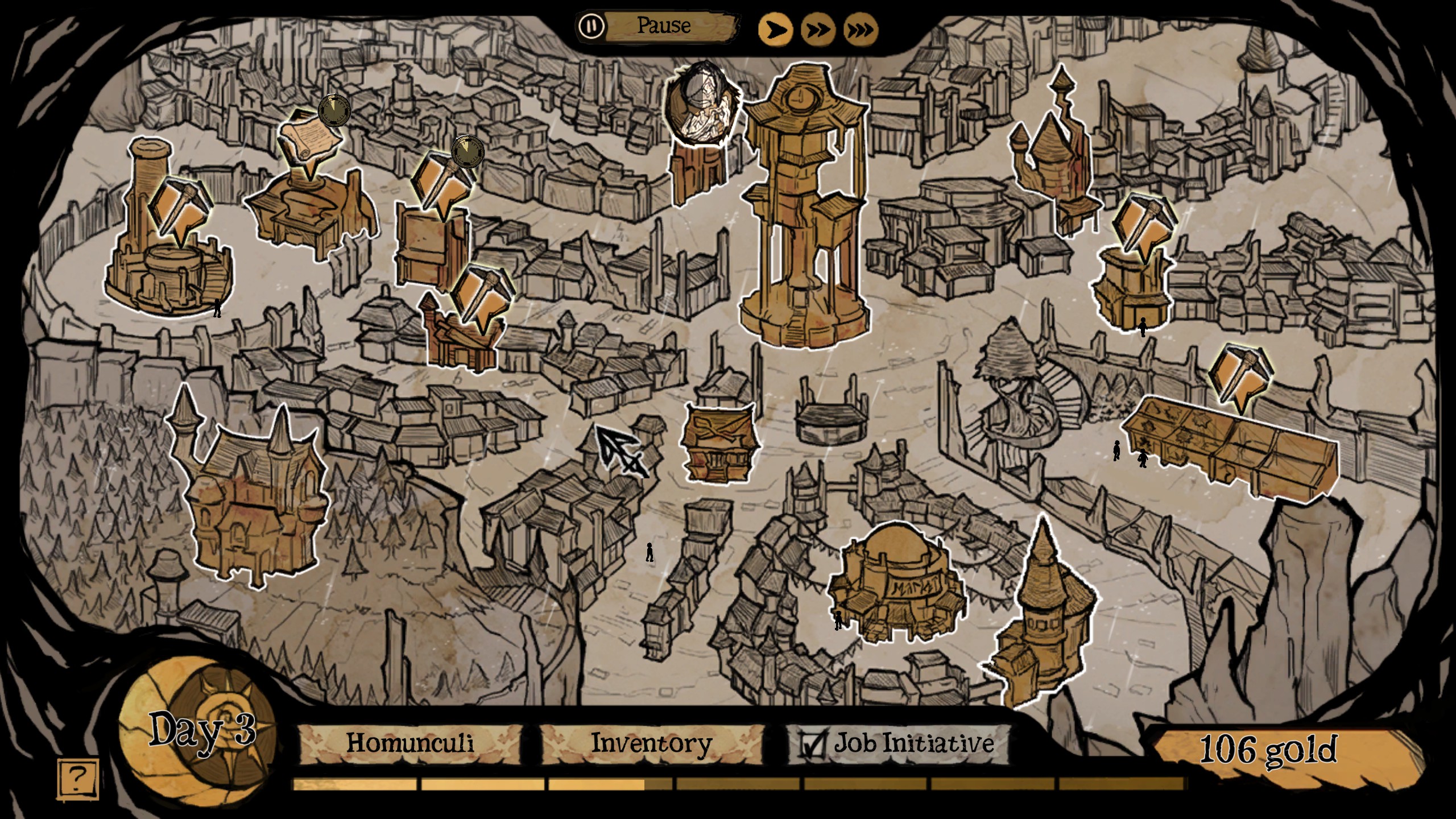Set game speed to triple arrow
This screenshot has width=1456, height=819.
861,30
